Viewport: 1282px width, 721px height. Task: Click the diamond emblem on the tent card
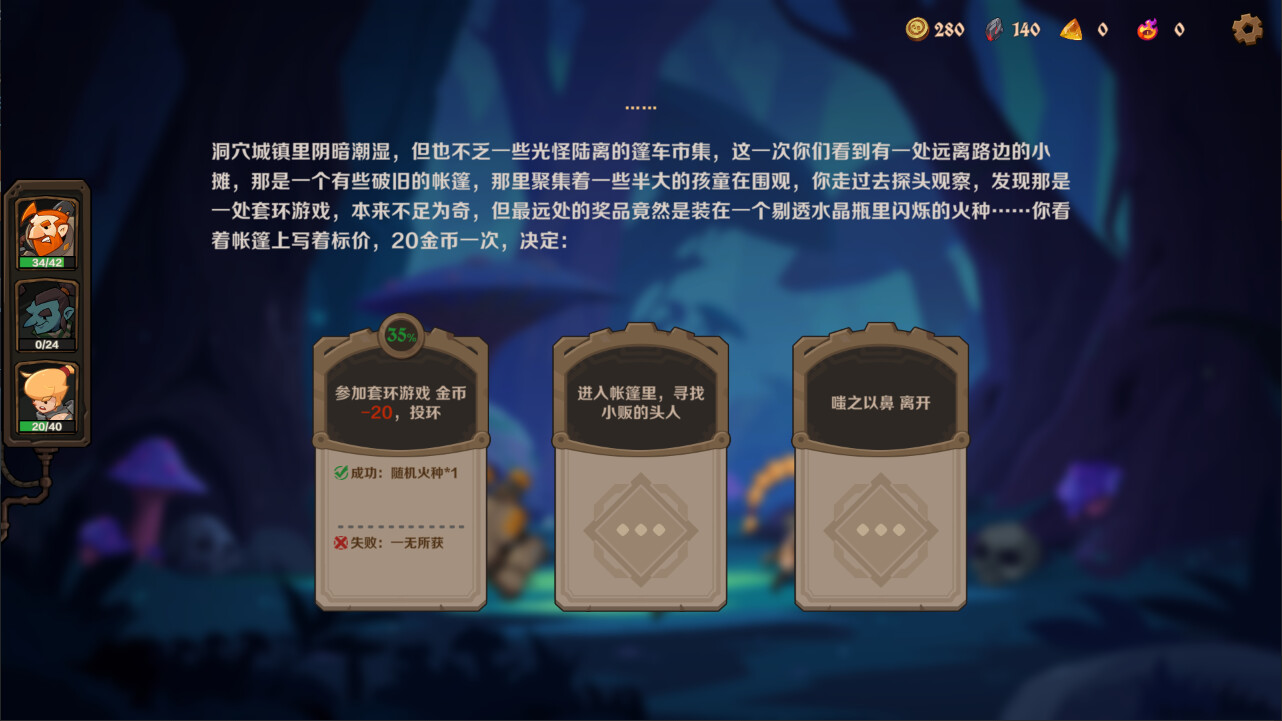click(x=640, y=531)
